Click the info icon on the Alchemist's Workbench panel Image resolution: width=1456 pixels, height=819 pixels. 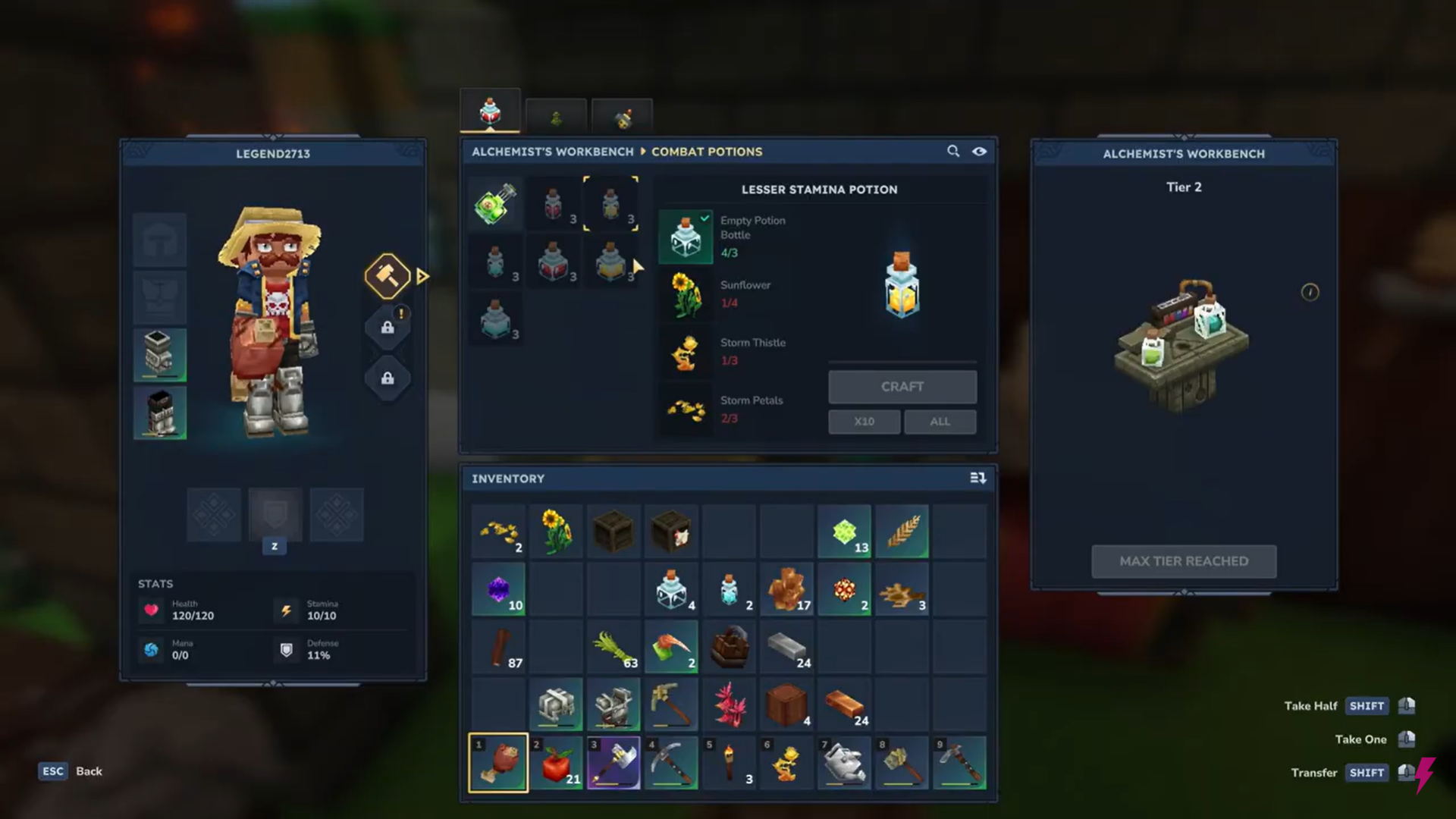pyautogui.click(x=1311, y=293)
